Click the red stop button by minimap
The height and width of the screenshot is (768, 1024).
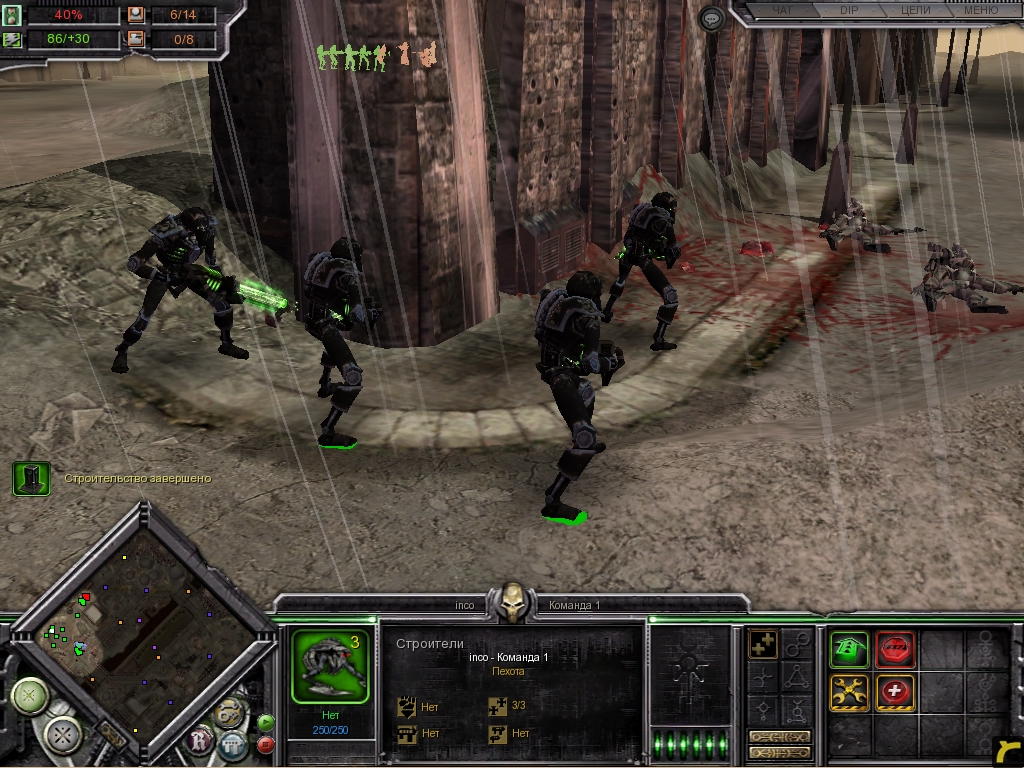266,744
